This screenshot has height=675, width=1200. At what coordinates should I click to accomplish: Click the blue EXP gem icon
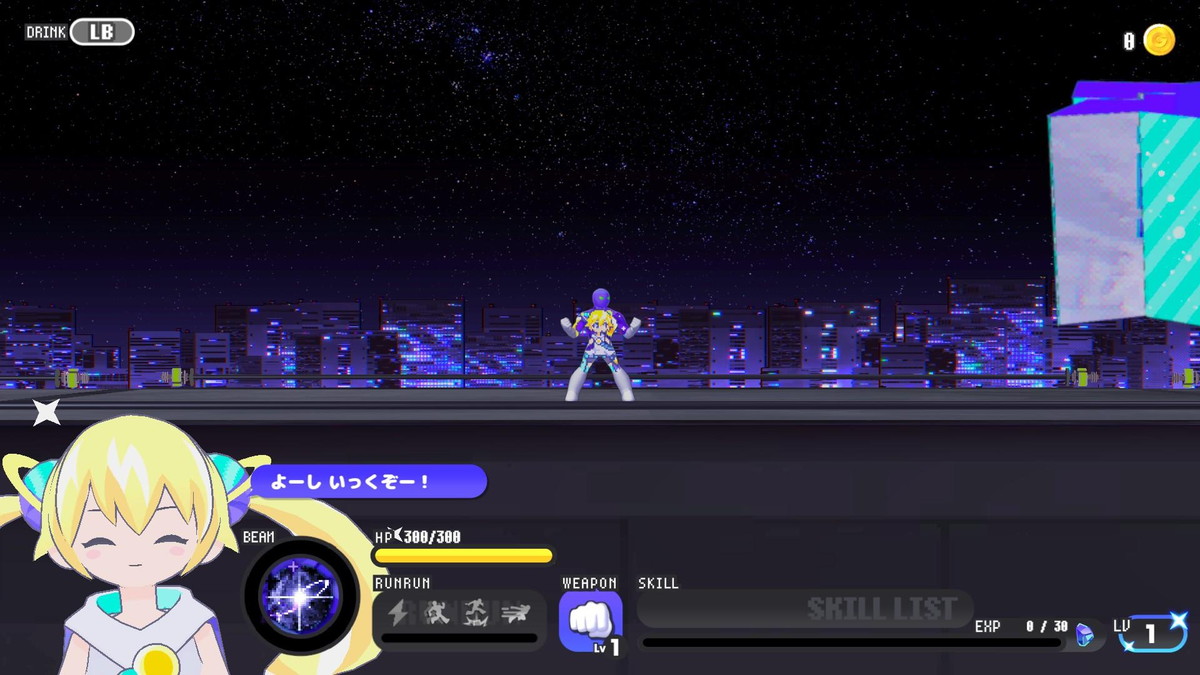click(1084, 634)
